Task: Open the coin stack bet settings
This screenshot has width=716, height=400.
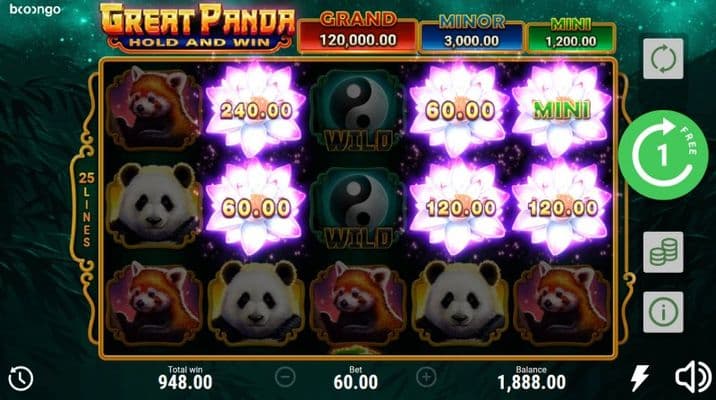Action: pos(663,251)
